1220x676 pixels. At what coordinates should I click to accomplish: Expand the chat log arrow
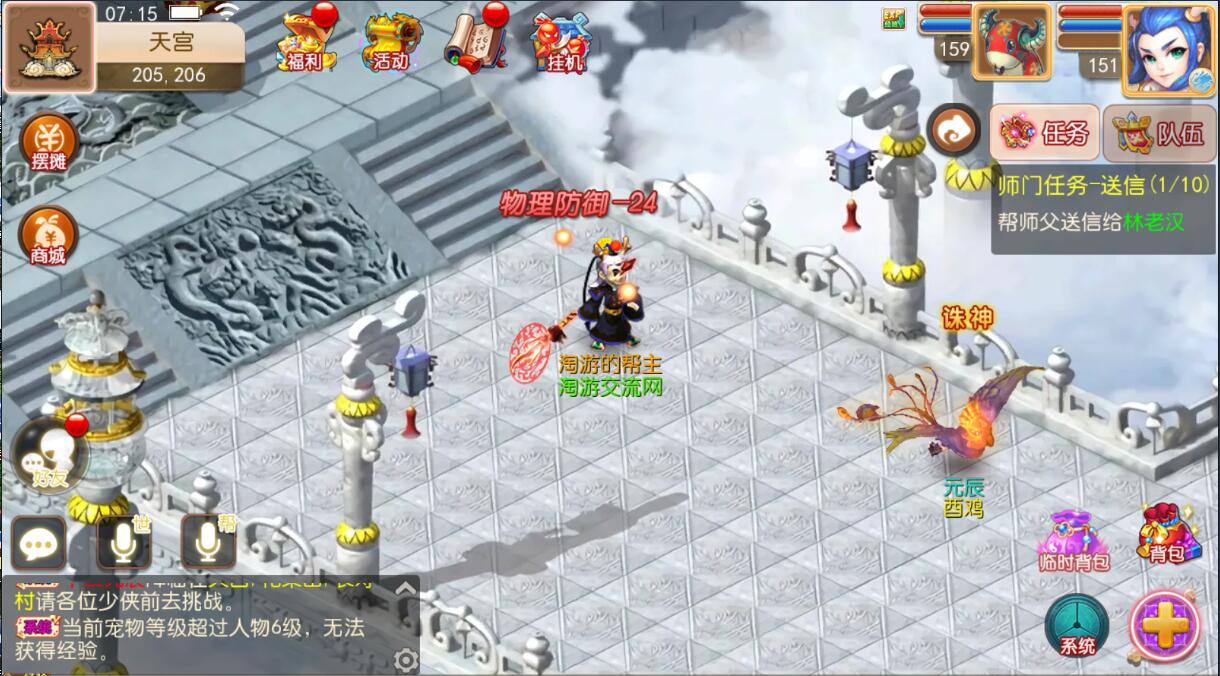(405, 589)
